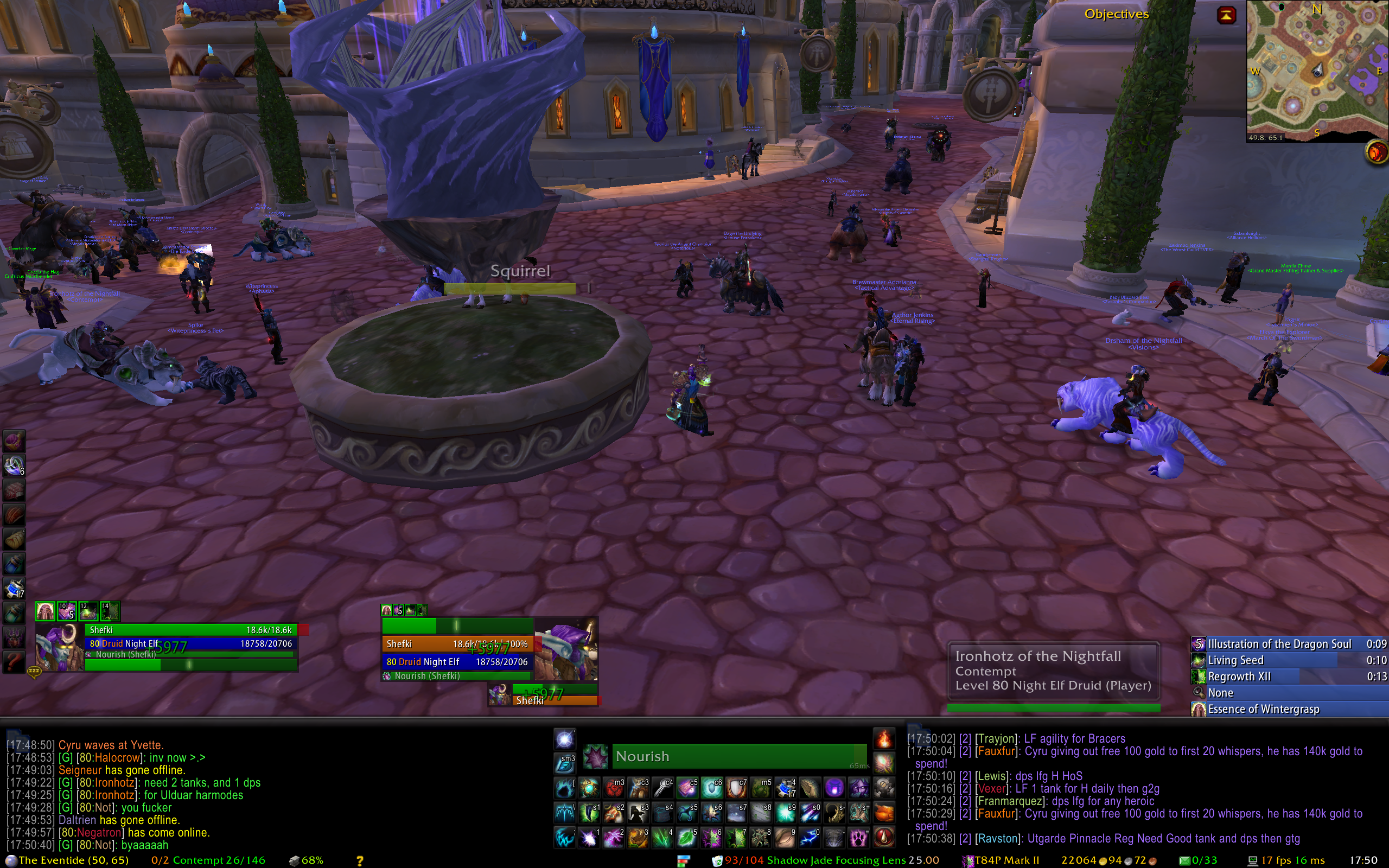
Task: Select the Shefki target frame portrait
Action: pos(566,649)
